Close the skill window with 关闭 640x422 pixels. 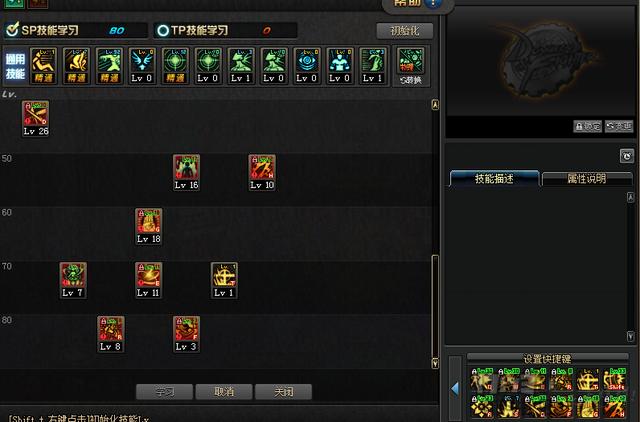[x=283, y=392]
